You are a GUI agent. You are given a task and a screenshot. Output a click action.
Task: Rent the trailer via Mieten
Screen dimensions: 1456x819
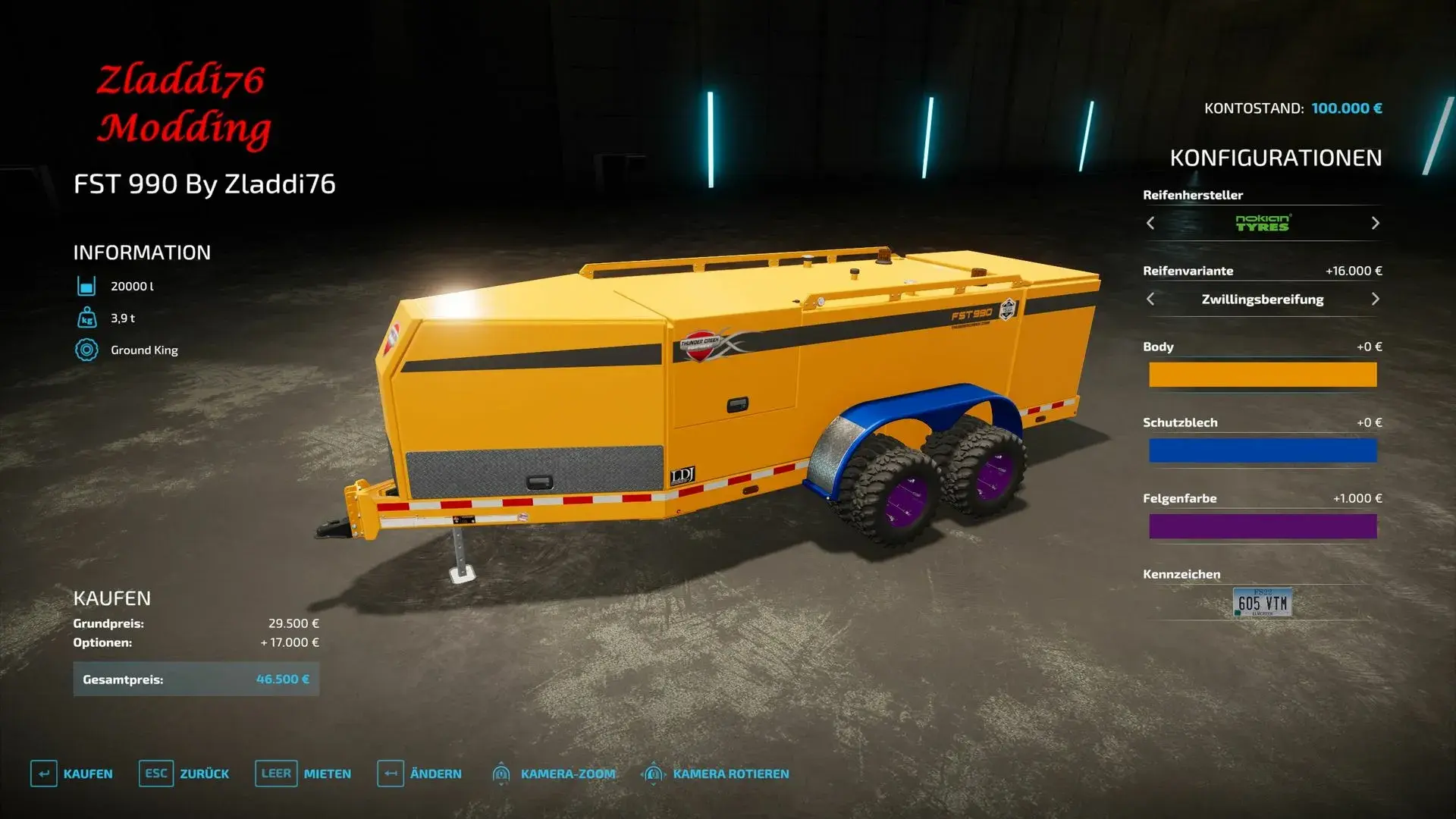303,773
